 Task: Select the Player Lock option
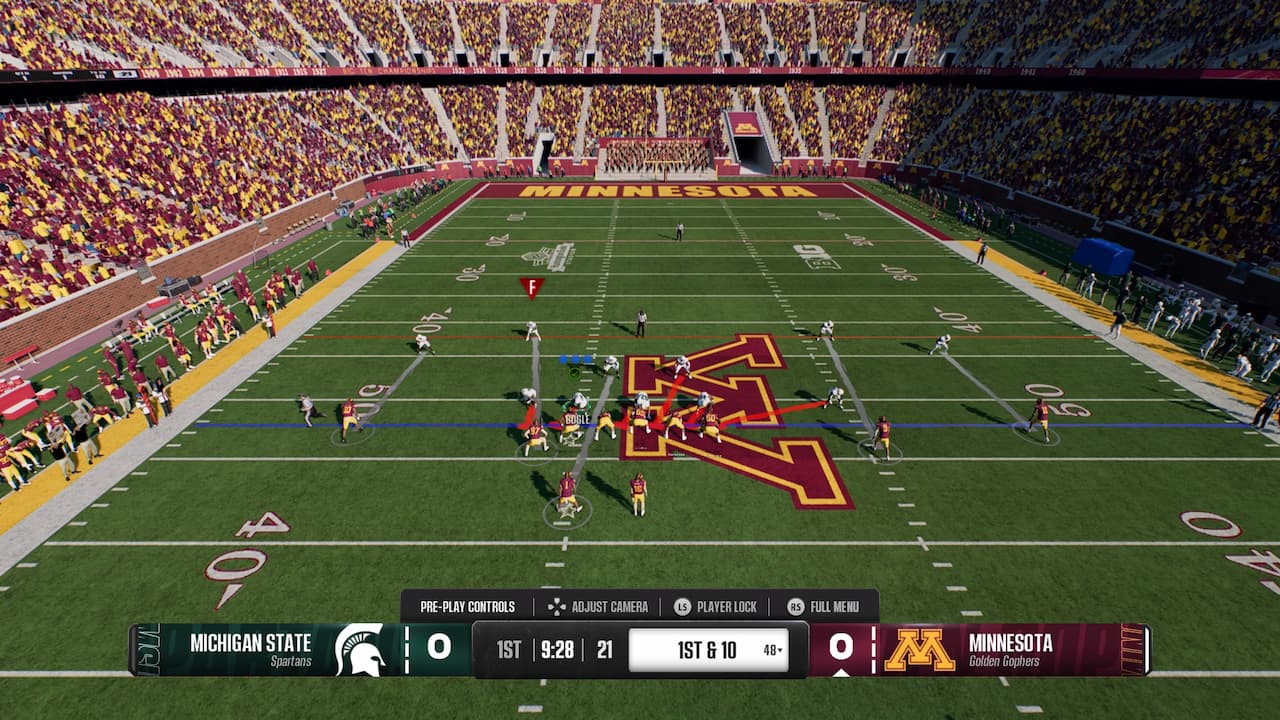pos(715,606)
